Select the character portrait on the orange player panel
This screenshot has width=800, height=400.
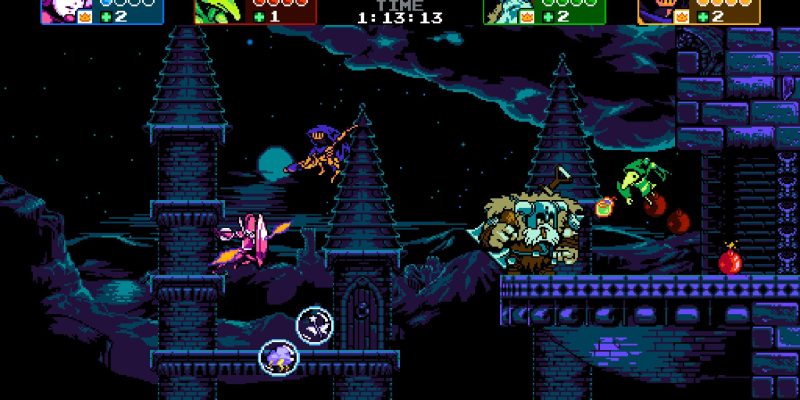click(x=655, y=10)
